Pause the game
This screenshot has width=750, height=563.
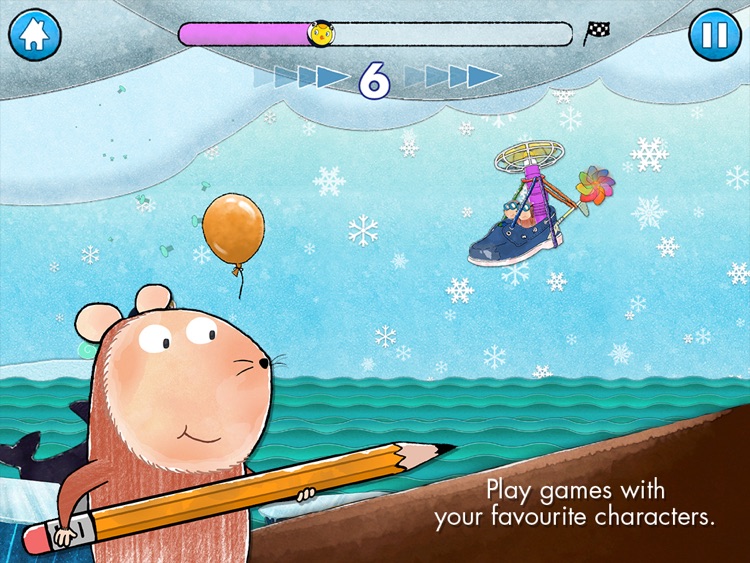click(714, 35)
